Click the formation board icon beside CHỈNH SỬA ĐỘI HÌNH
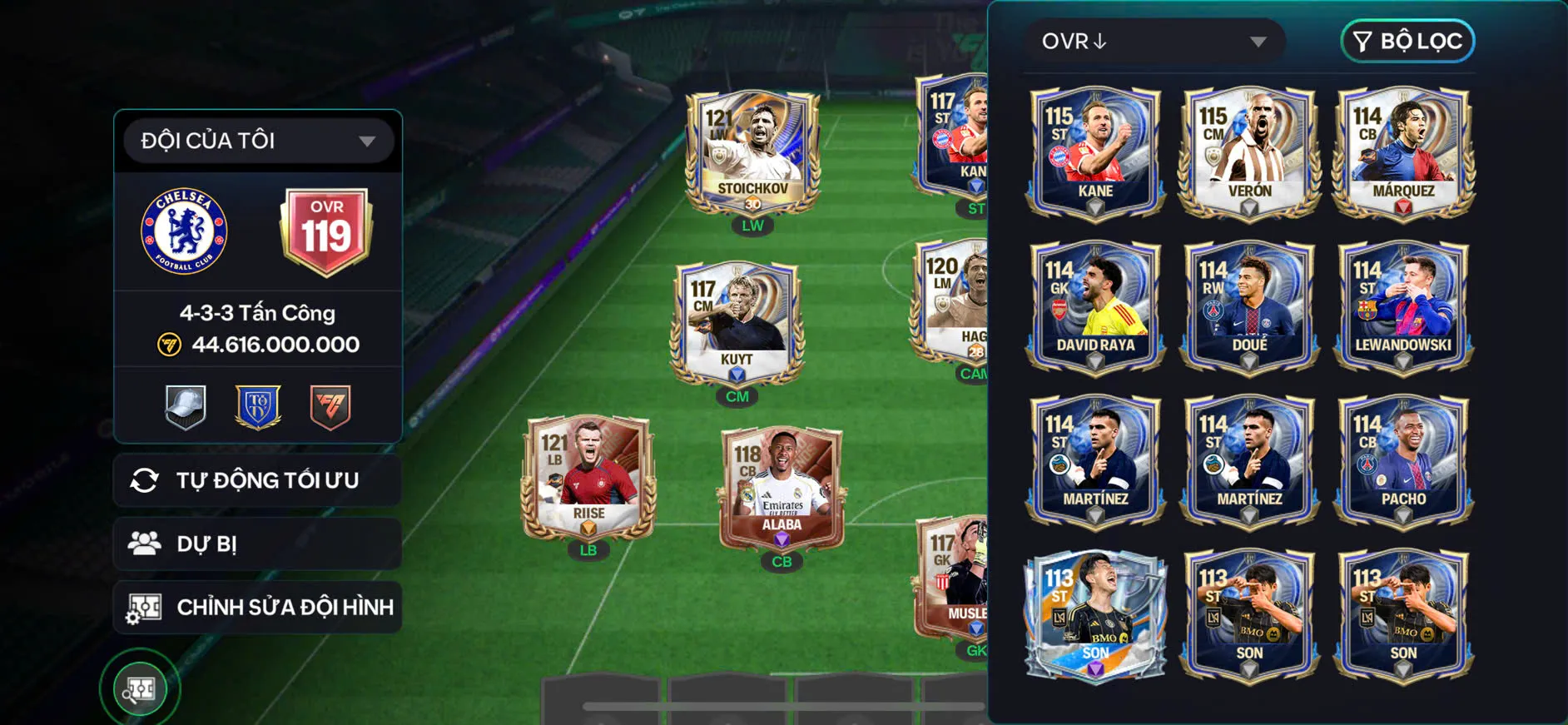 [x=143, y=607]
